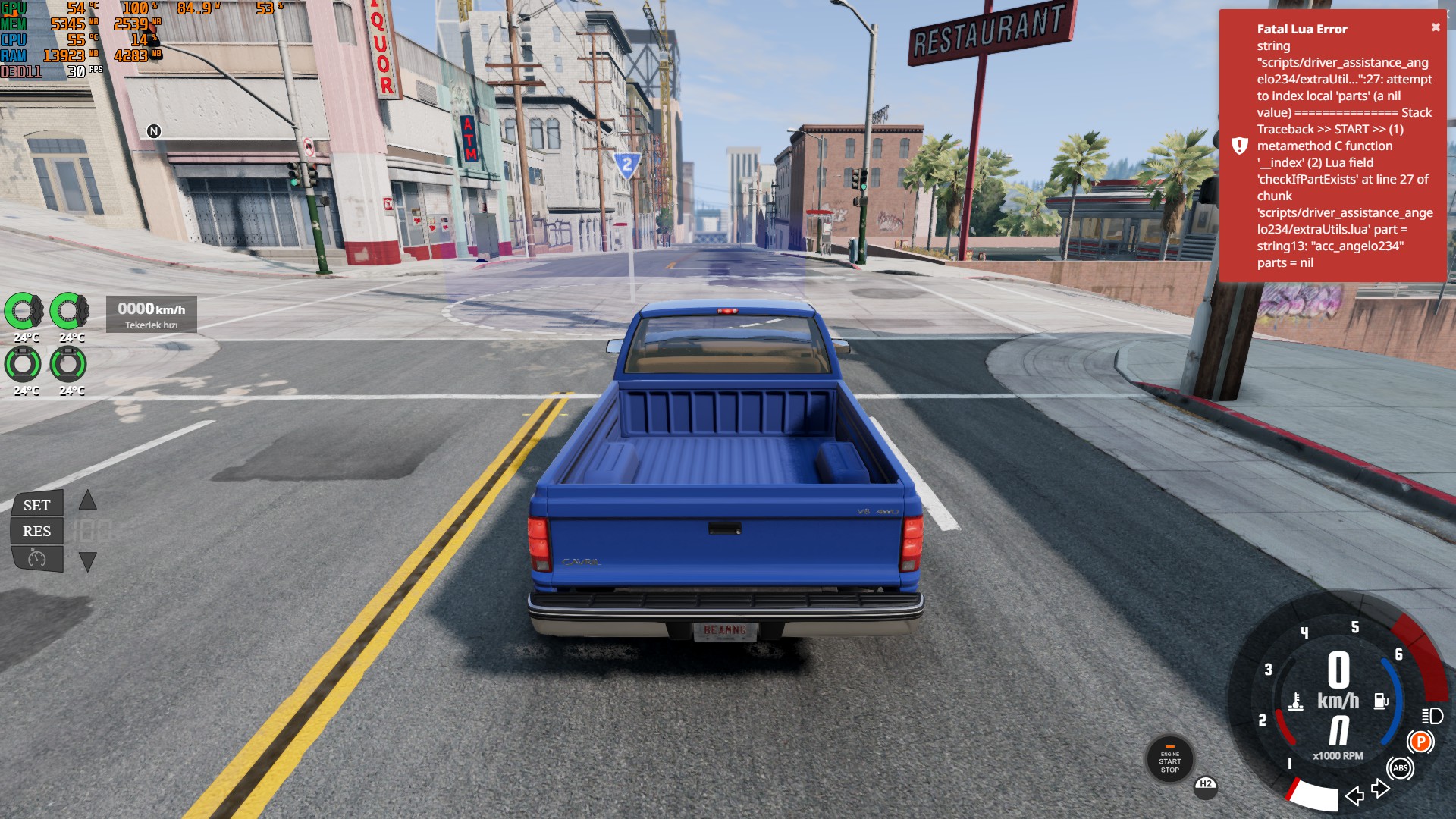
Task: Click the H2 drive mode button
Action: 1206,785
